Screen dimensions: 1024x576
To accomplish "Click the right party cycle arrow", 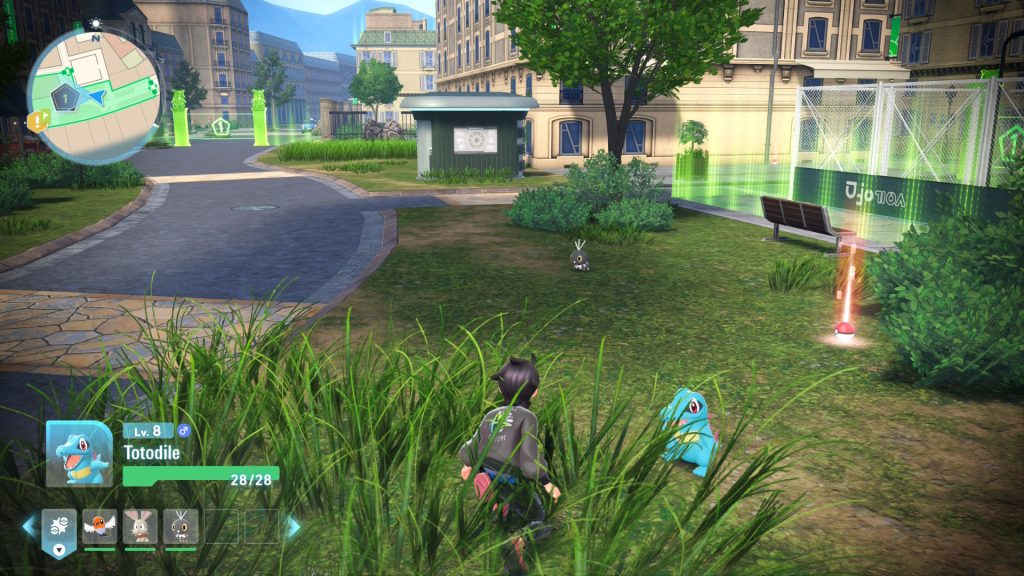I will pos(293,526).
